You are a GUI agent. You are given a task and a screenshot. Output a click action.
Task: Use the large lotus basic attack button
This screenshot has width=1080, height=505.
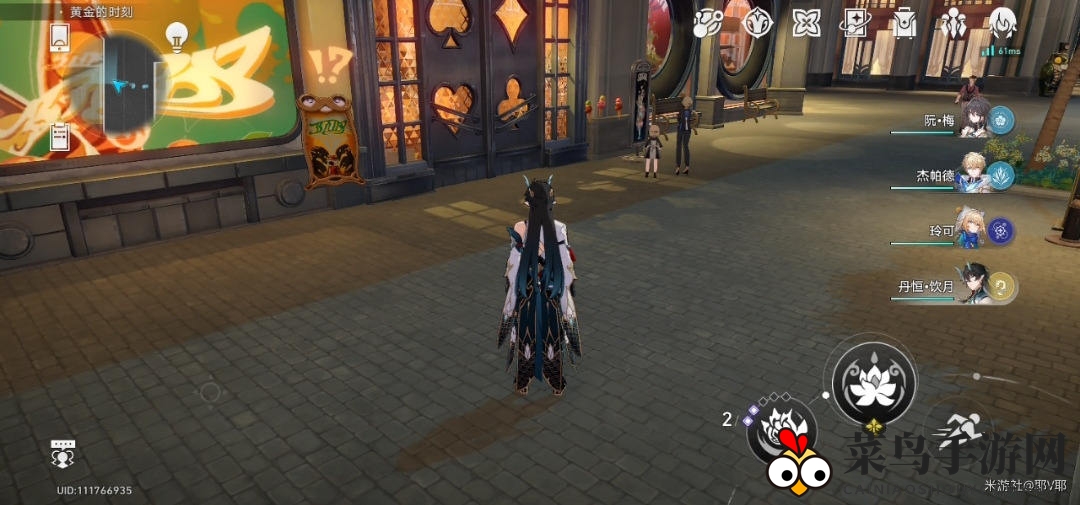[874, 381]
